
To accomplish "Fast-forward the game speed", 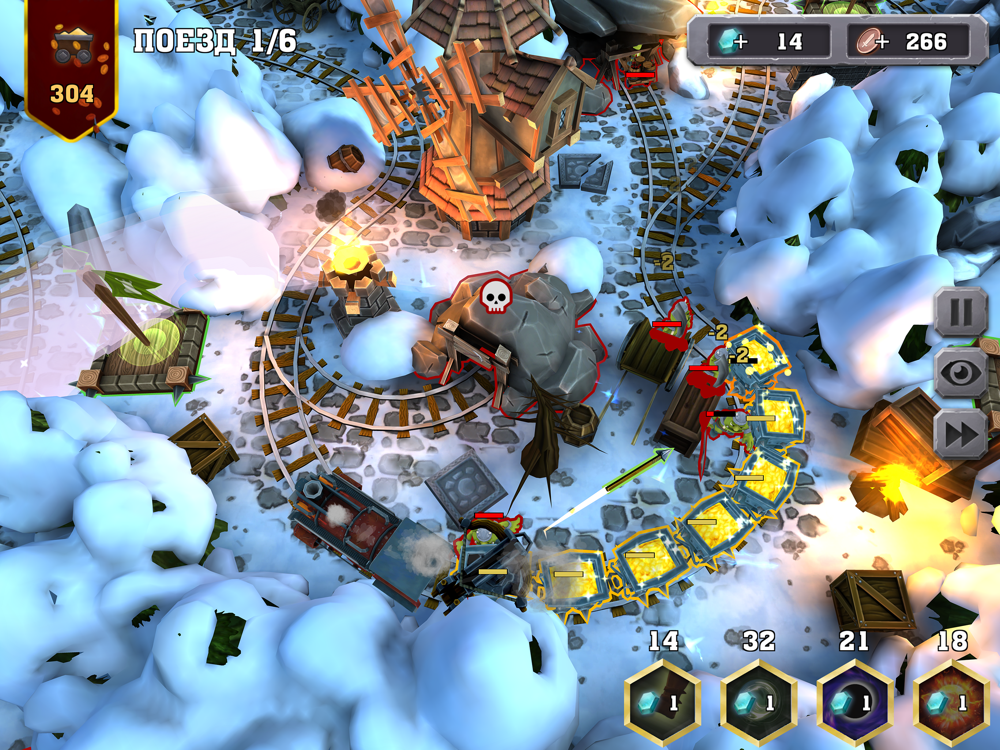I will coord(960,434).
